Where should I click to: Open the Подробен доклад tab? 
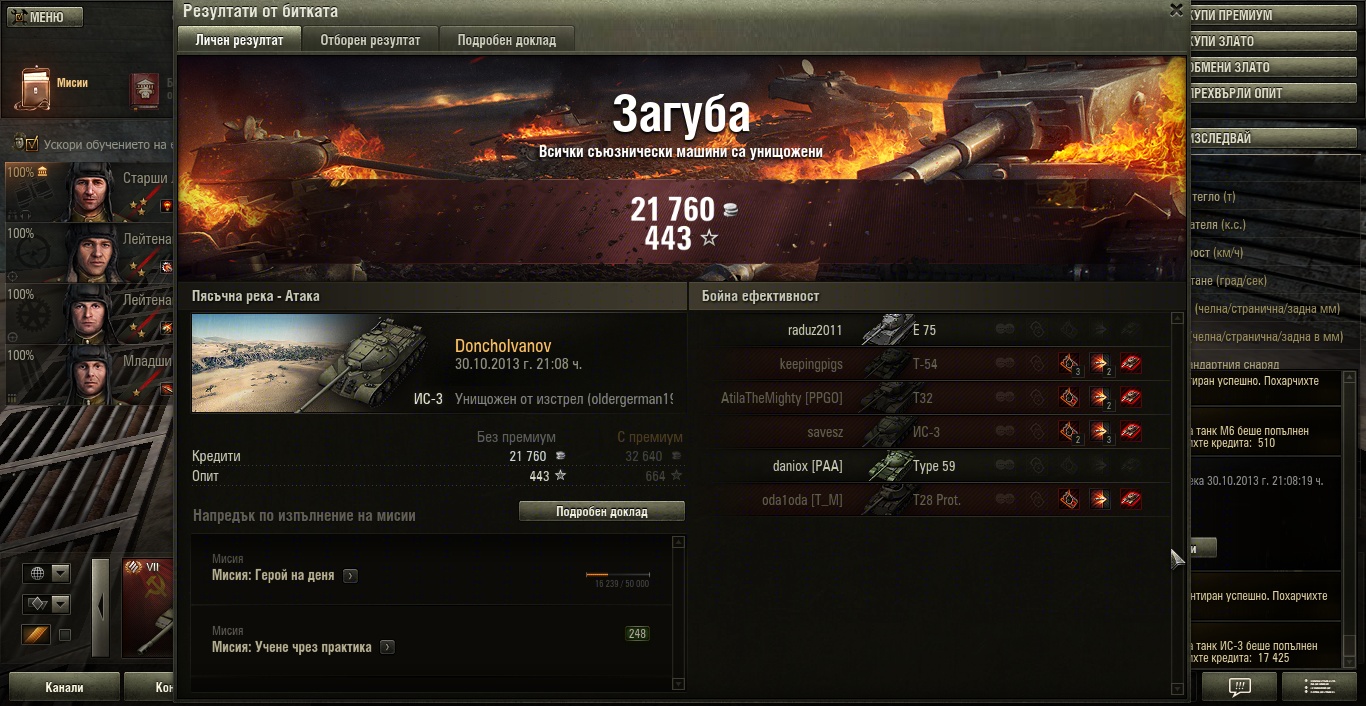tap(506, 40)
